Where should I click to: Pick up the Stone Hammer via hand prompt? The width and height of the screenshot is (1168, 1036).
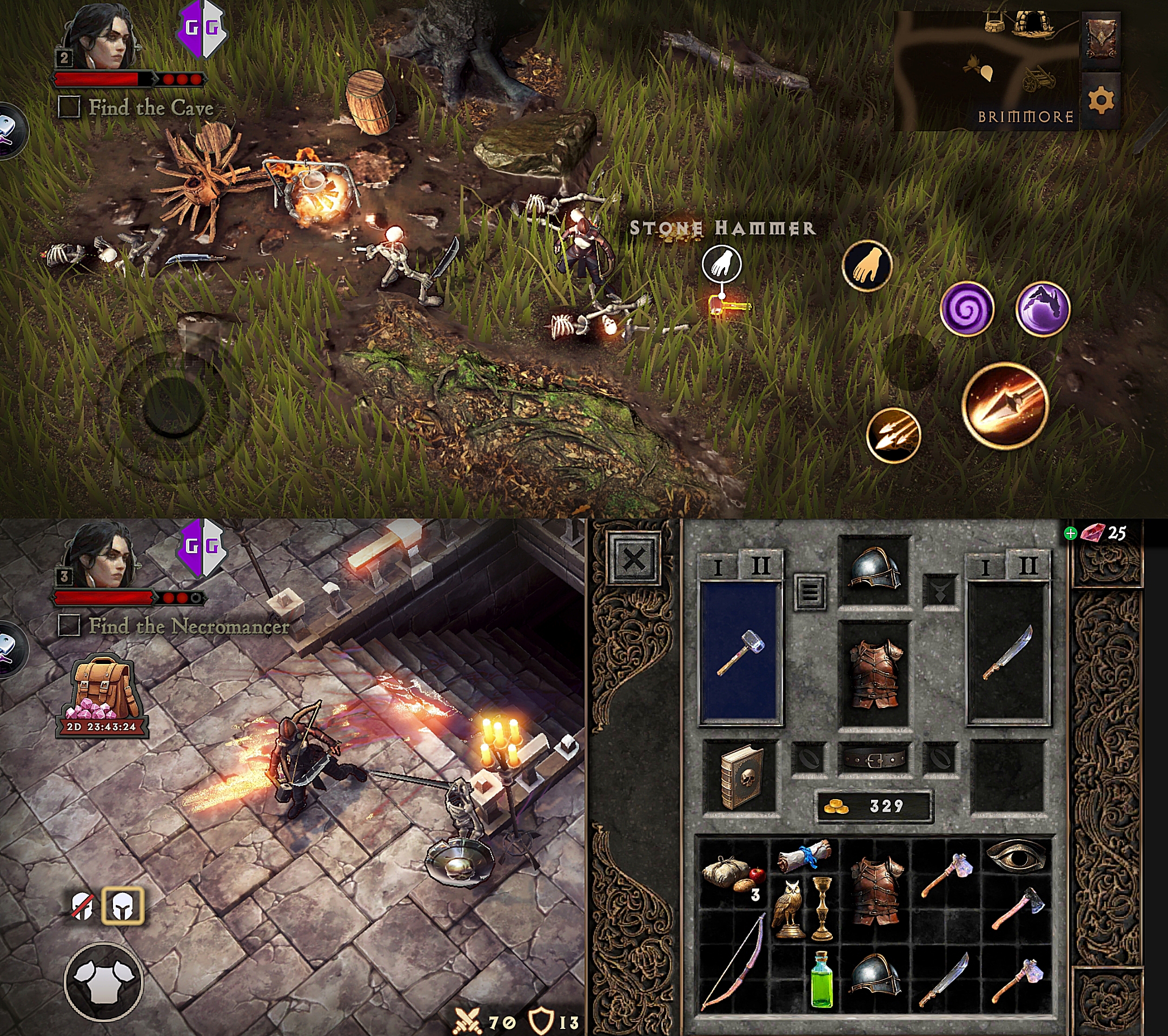click(x=722, y=264)
